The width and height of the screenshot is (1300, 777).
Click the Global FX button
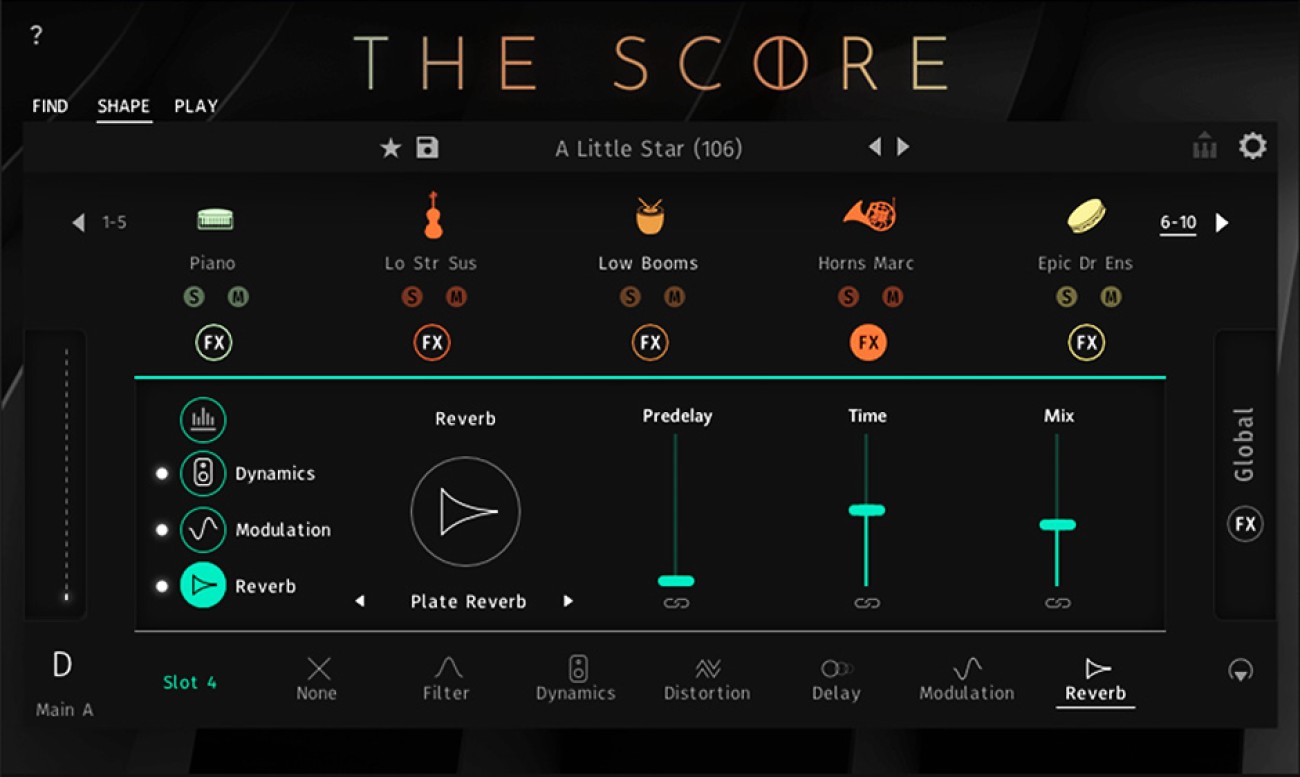coord(1243,523)
